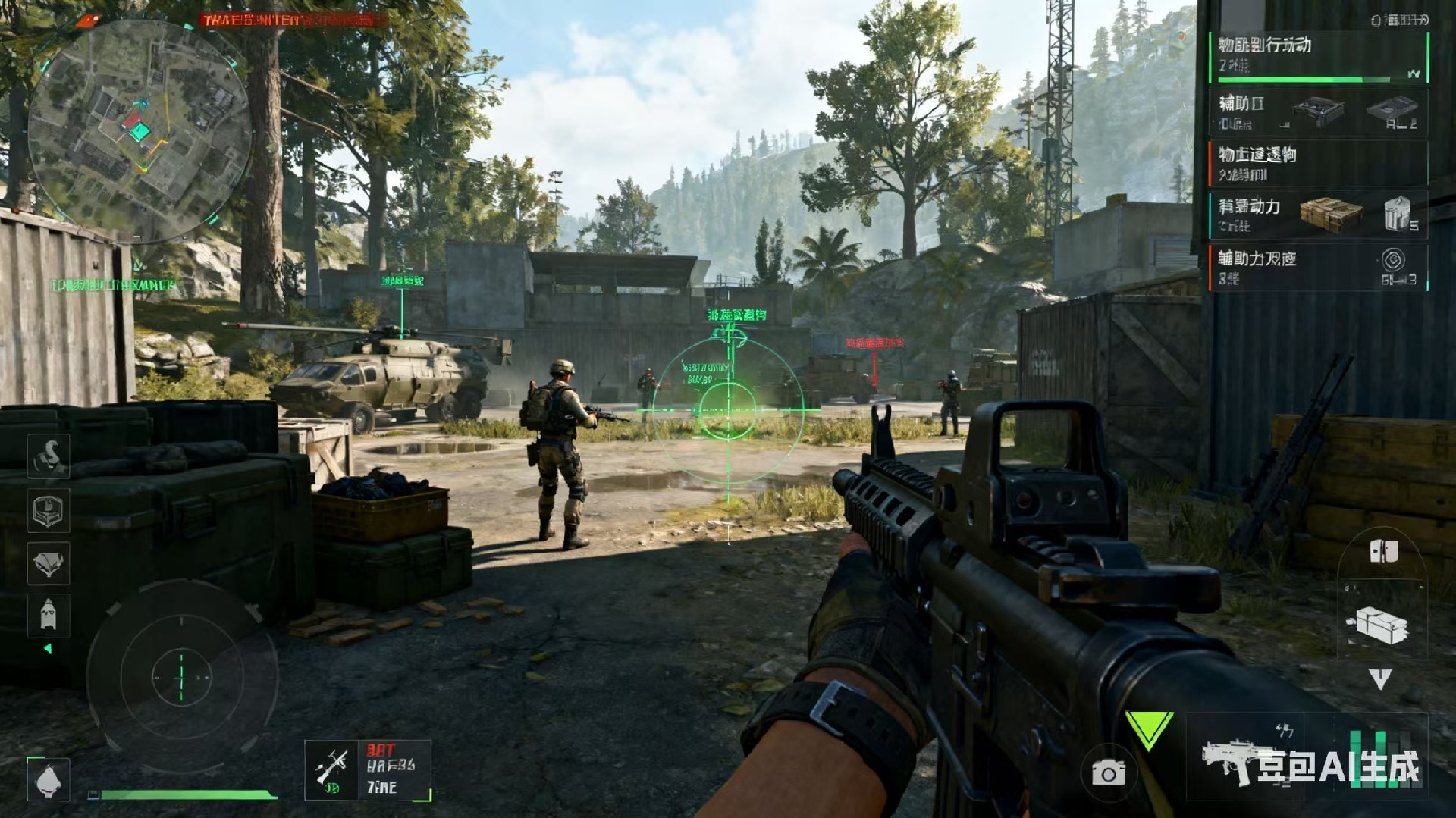The image size is (1456, 818).
Task: Tap the swan-shaped icon in the left column
Action: (x=49, y=456)
